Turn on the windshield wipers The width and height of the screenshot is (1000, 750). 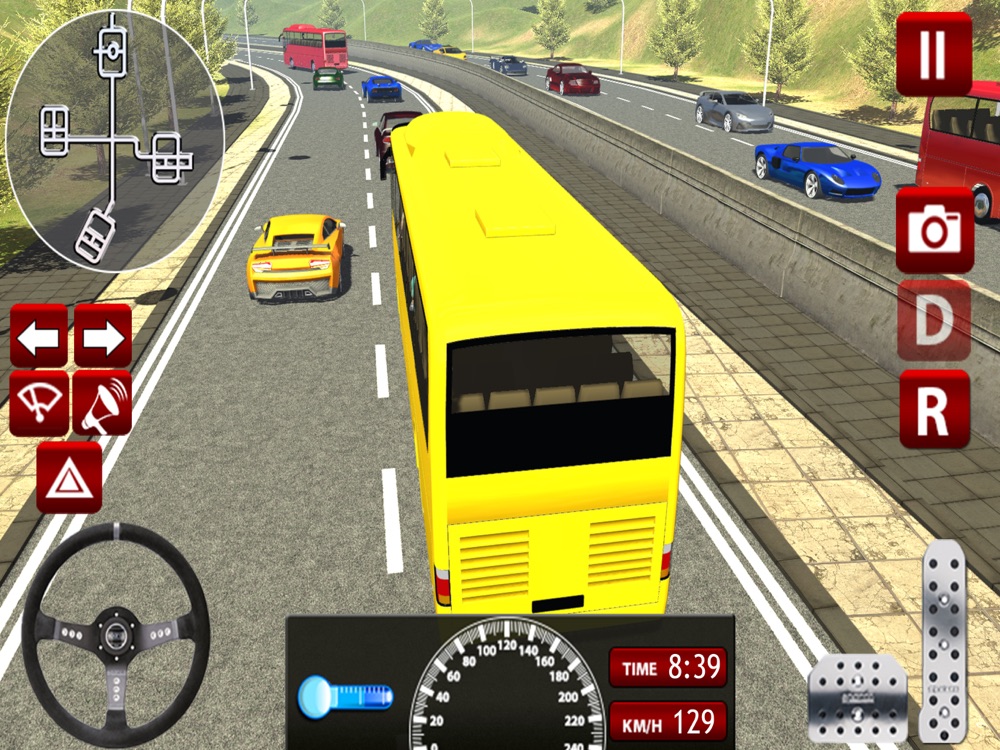pyautogui.click(x=39, y=402)
